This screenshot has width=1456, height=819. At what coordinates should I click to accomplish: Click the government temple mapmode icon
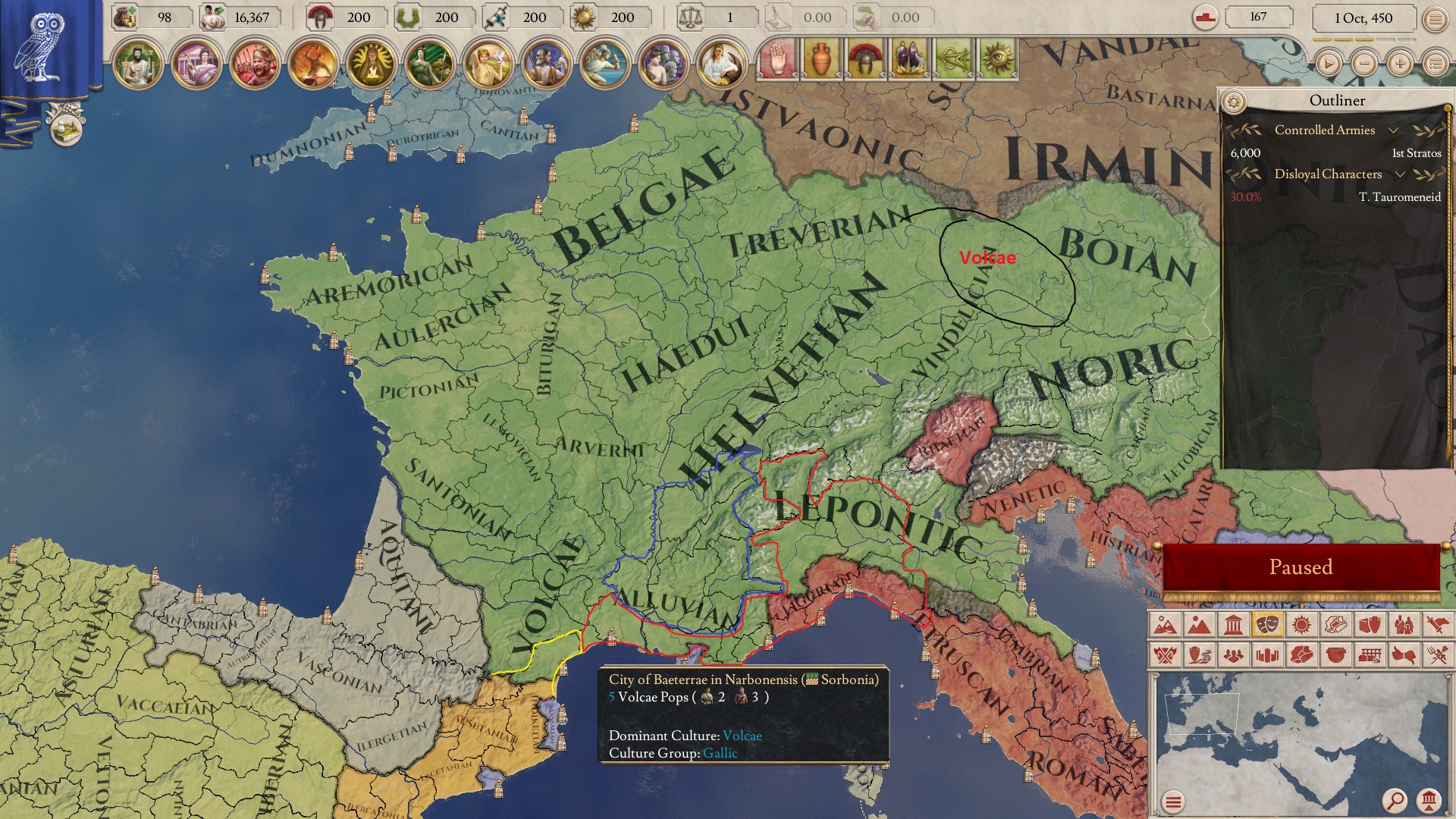(x=1233, y=623)
